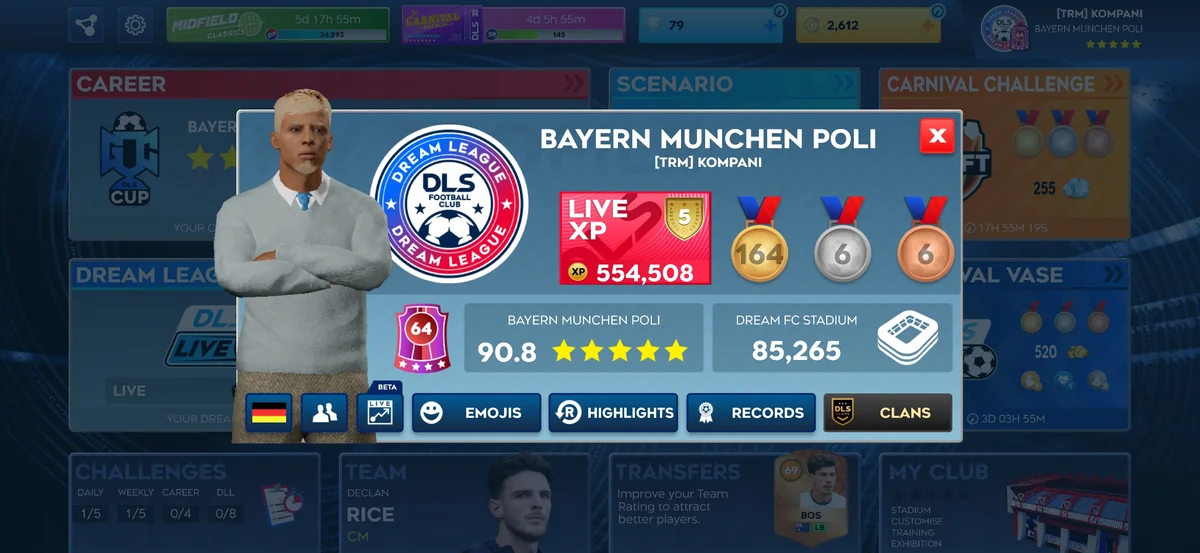This screenshot has width=1200, height=553.
Task: Close the club profile popup
Action: click(x=937, y=136)
